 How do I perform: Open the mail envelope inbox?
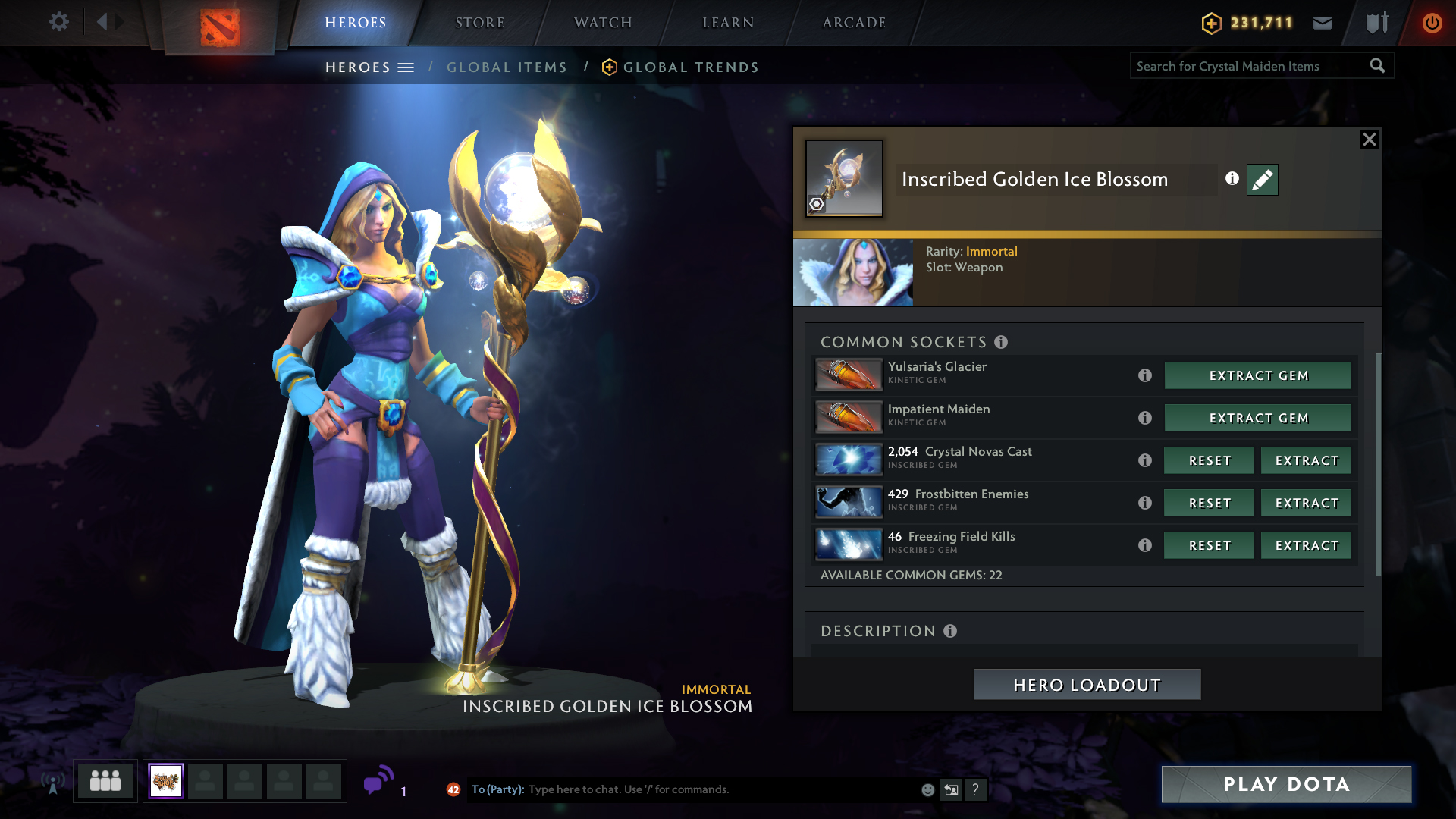pos(1323,23)
